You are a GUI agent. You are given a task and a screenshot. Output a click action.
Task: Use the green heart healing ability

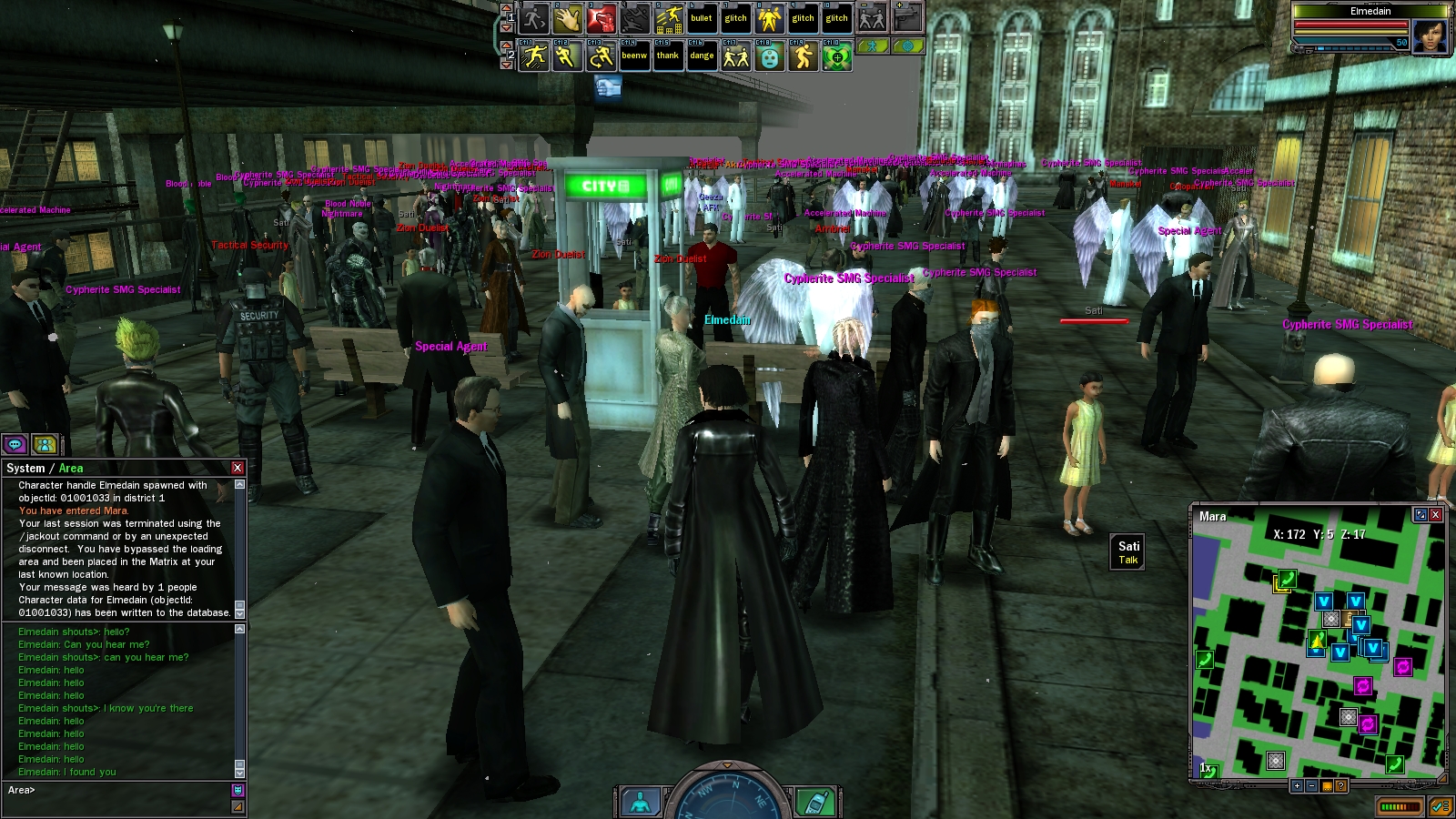tap(836, 56)
